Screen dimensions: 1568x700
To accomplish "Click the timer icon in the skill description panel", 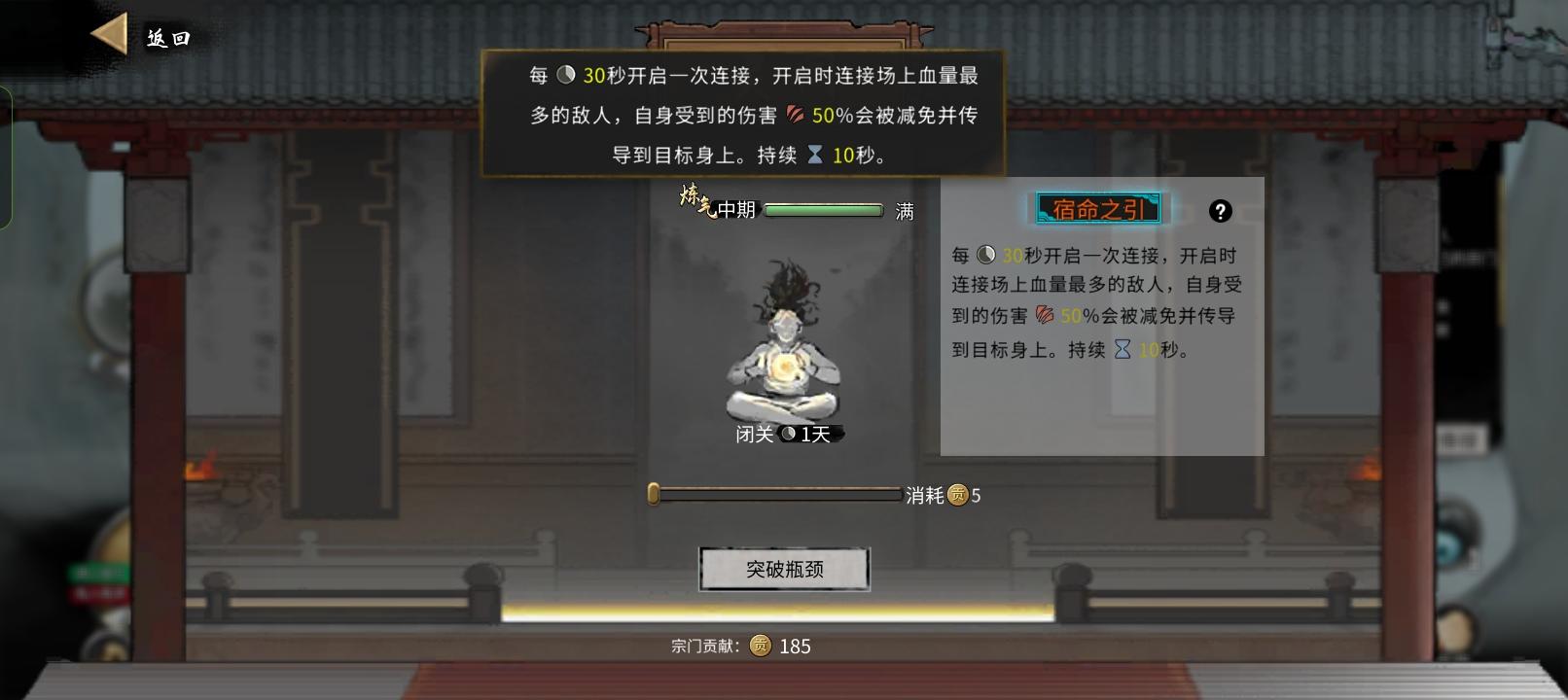I will (x=985, y=255).
